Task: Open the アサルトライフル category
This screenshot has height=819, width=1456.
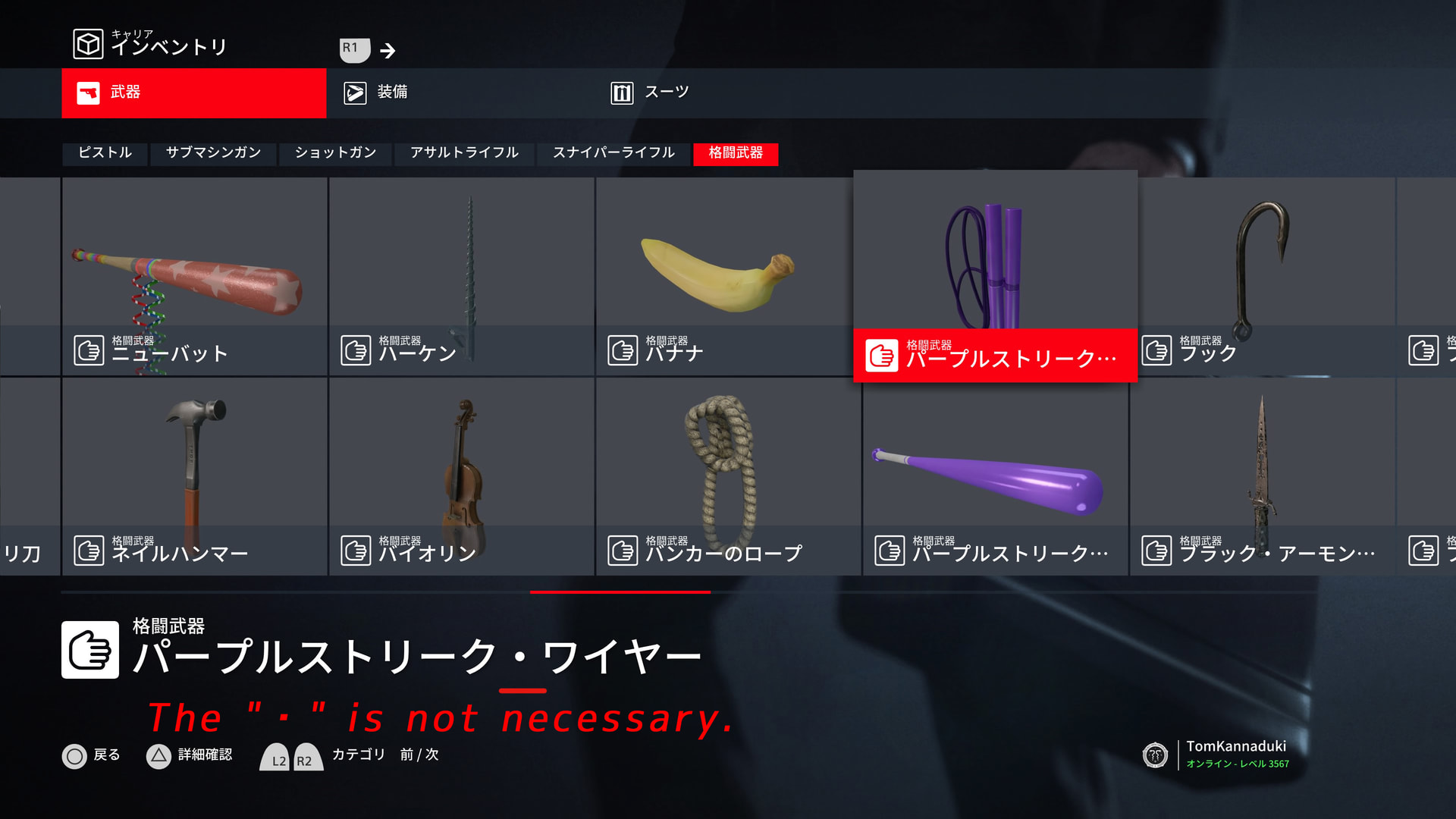Action: coord(464,153)
